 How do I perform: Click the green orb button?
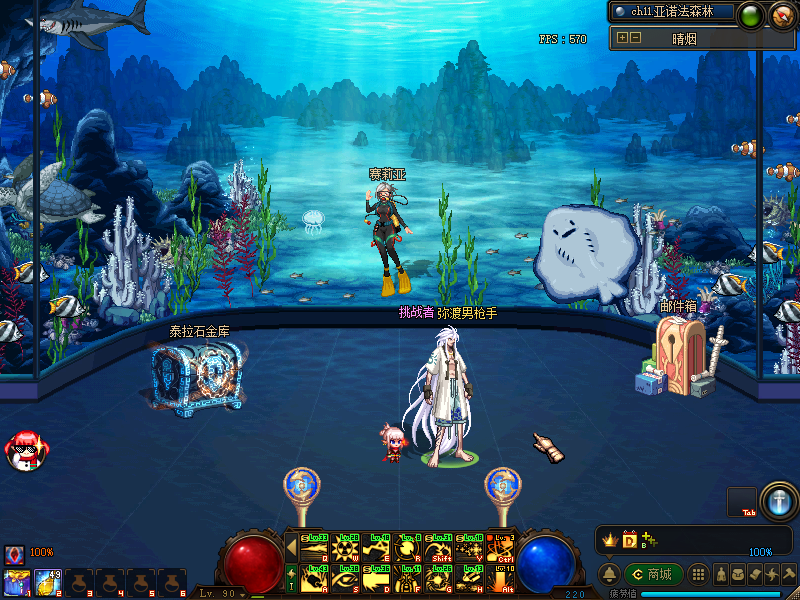[x=750, y=15]
